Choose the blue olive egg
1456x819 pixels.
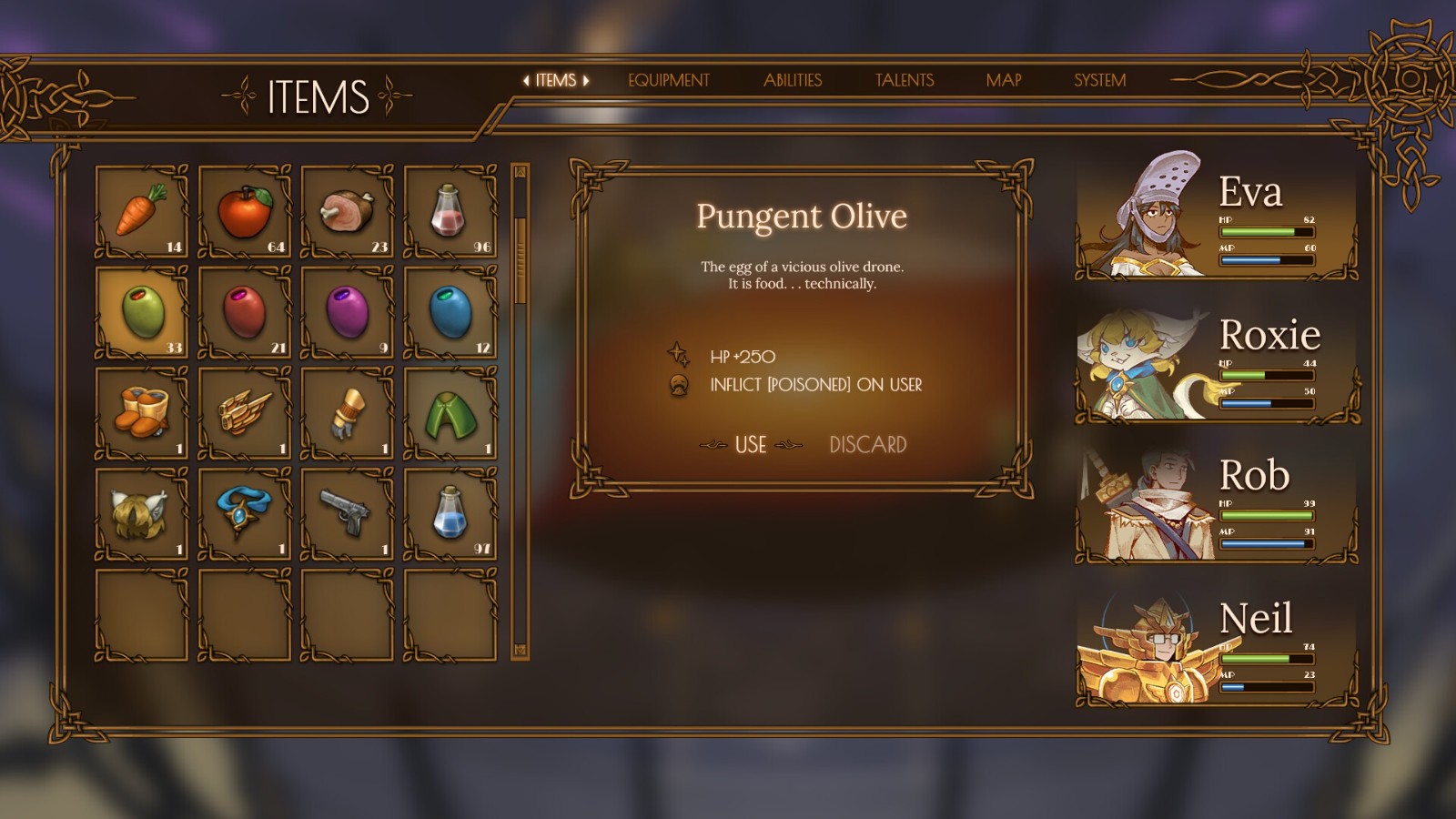click(x=450, y=312)
